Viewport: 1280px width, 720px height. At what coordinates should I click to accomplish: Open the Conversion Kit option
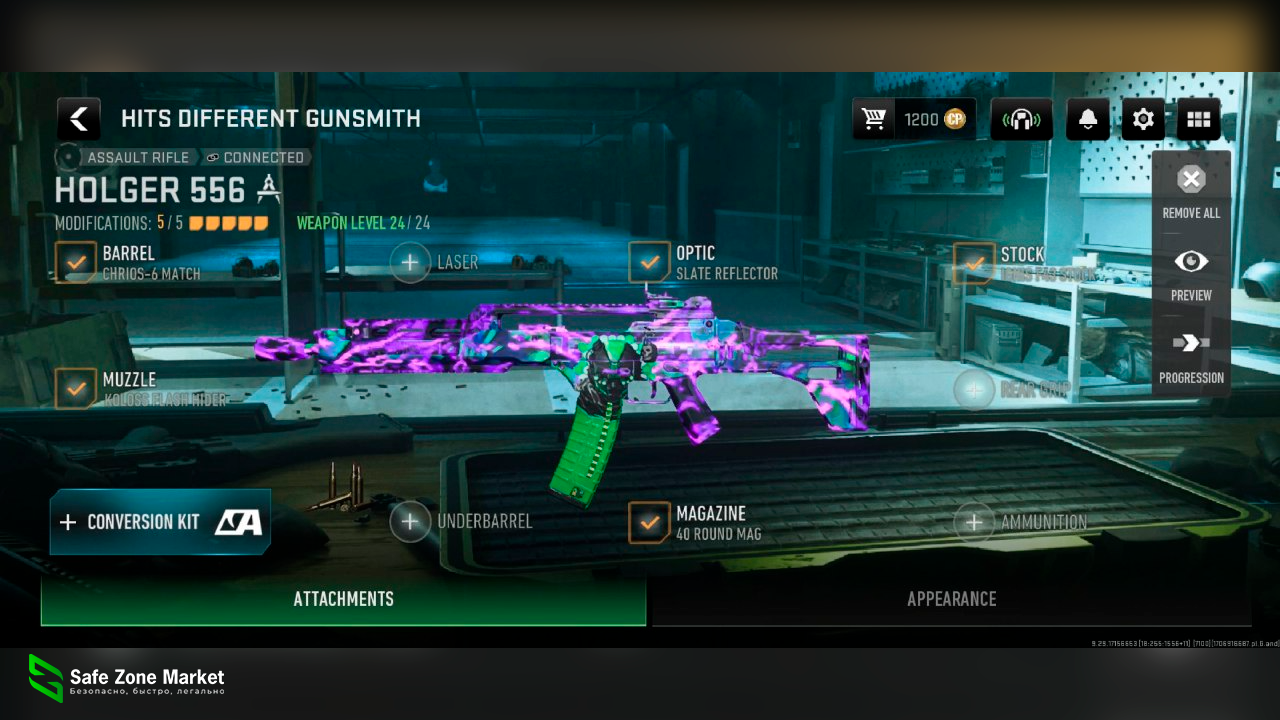point(160,522)
